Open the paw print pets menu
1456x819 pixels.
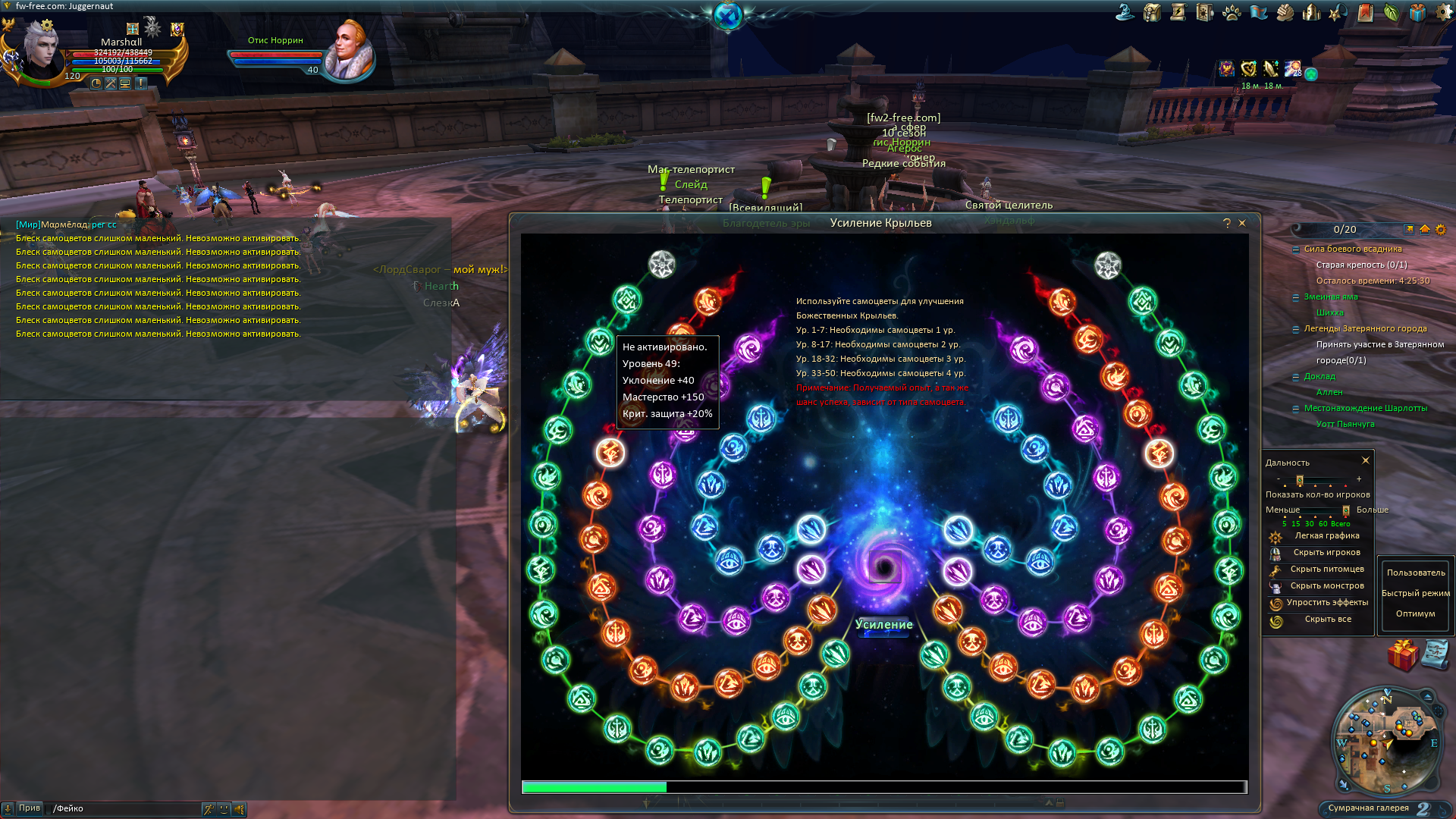click(1232, 12)
